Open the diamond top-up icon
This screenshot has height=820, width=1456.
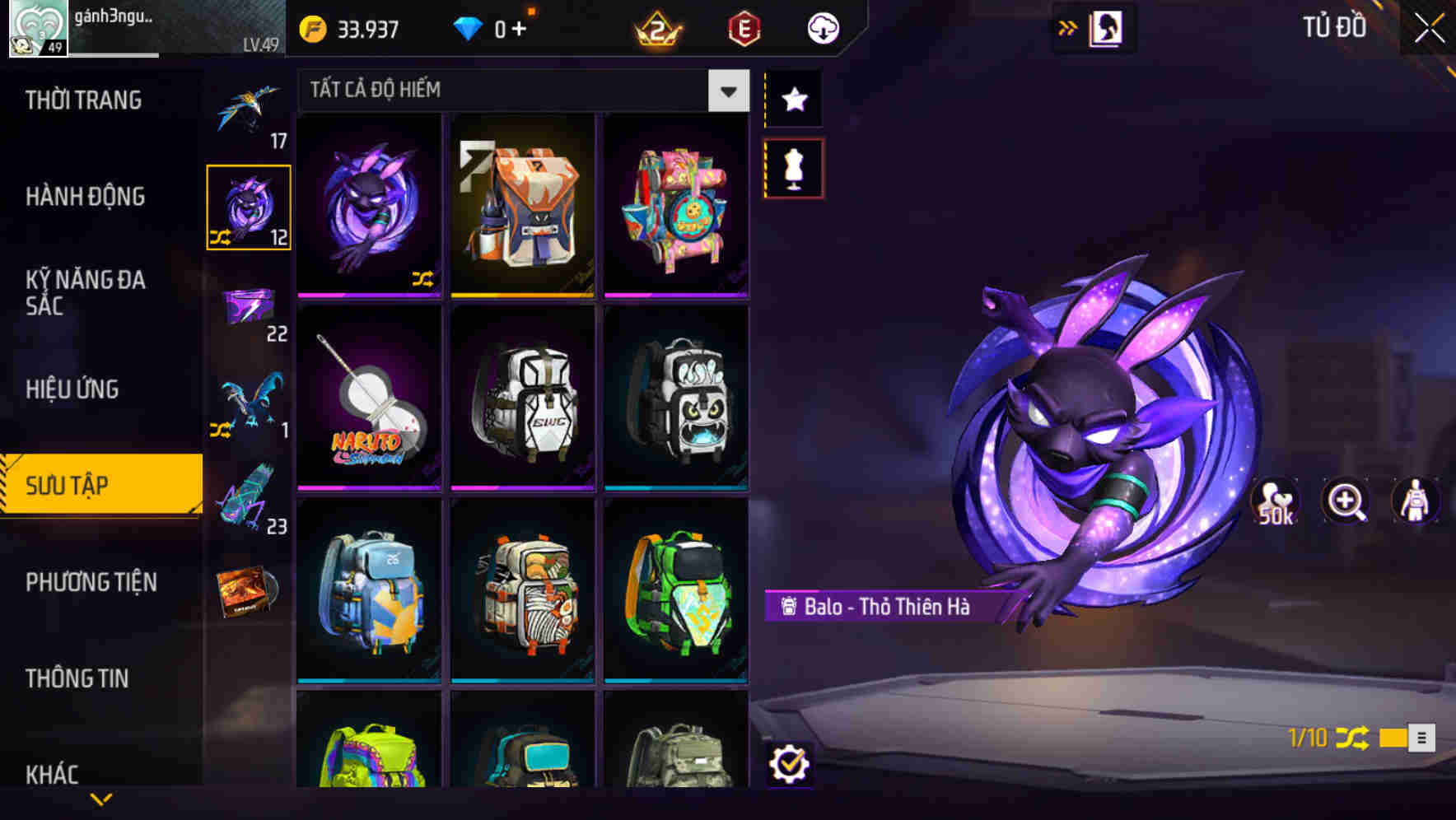[x=468, y=28]
